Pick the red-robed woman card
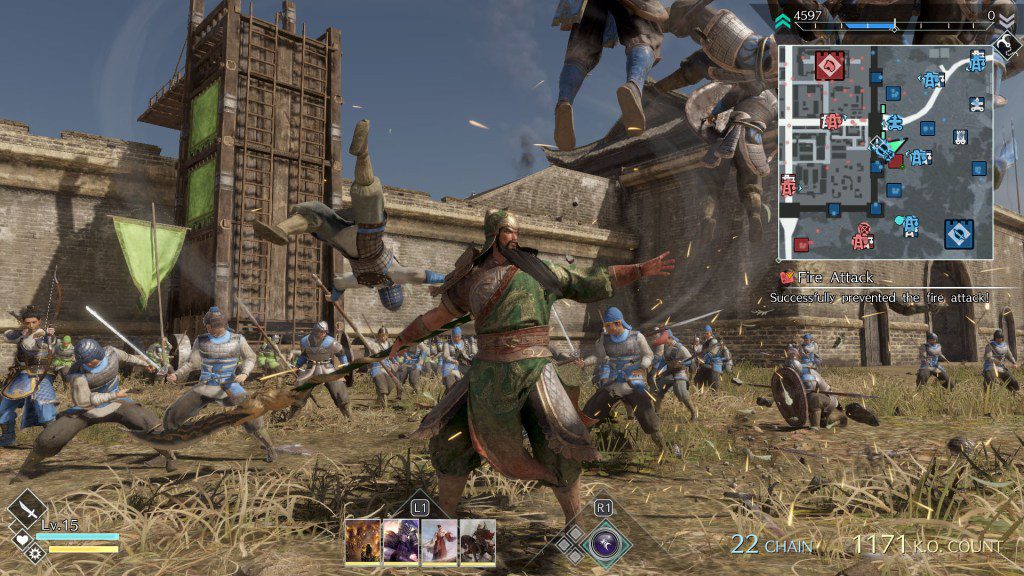The height and width of the screenshot is (576, 1024). coord(439,541)
